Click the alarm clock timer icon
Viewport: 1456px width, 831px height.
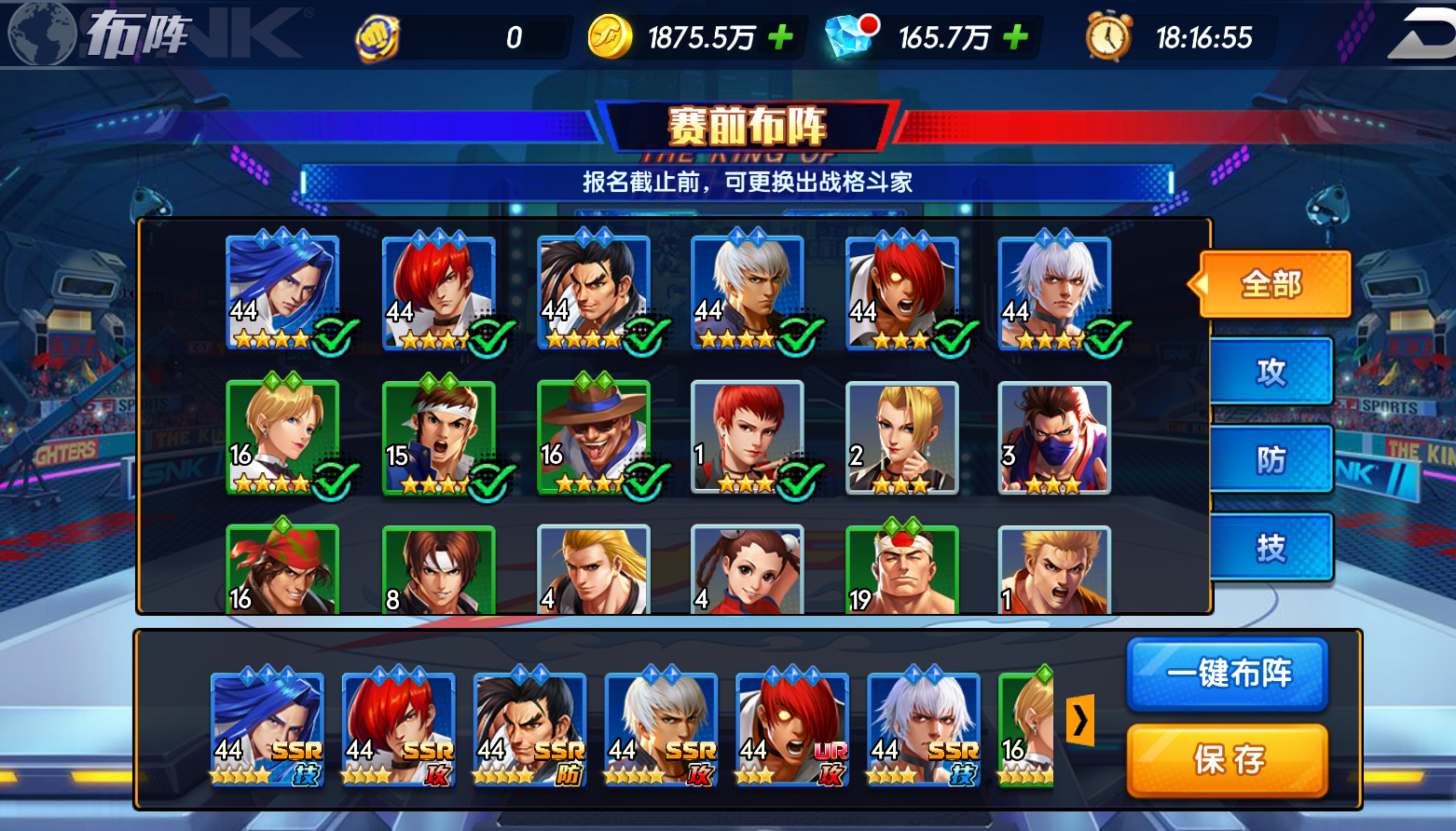point(1106,35)
